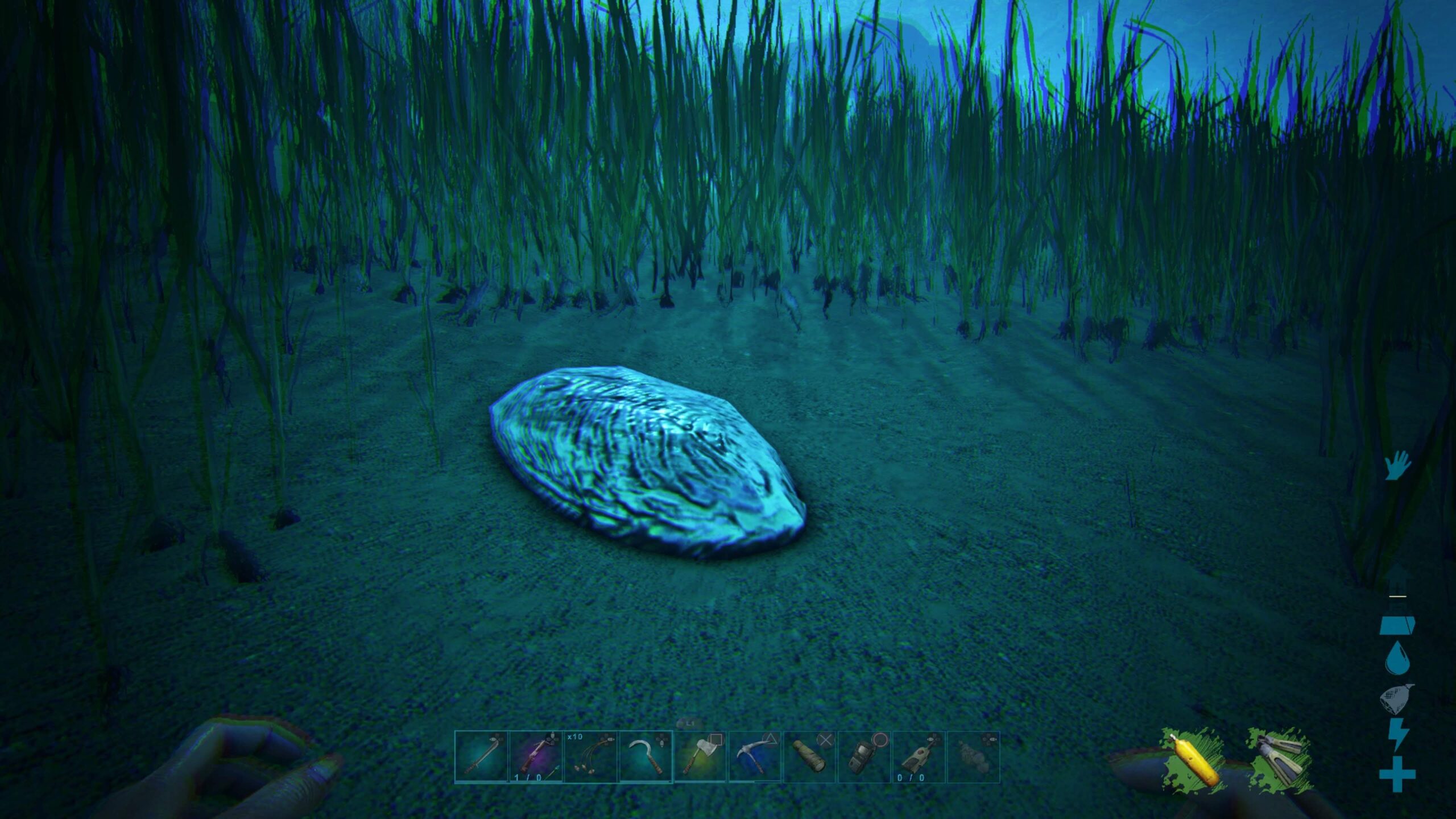Equip the hatchet from the hotbar
This screenshot has height=819, width=1456.
[x=700, y=758]
